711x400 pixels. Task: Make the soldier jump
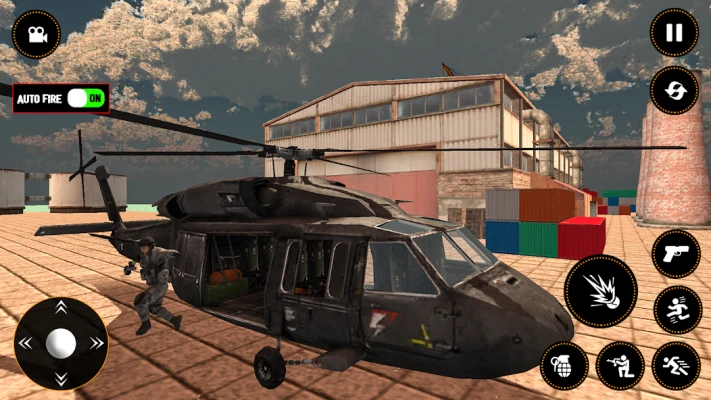click(677, 309)
